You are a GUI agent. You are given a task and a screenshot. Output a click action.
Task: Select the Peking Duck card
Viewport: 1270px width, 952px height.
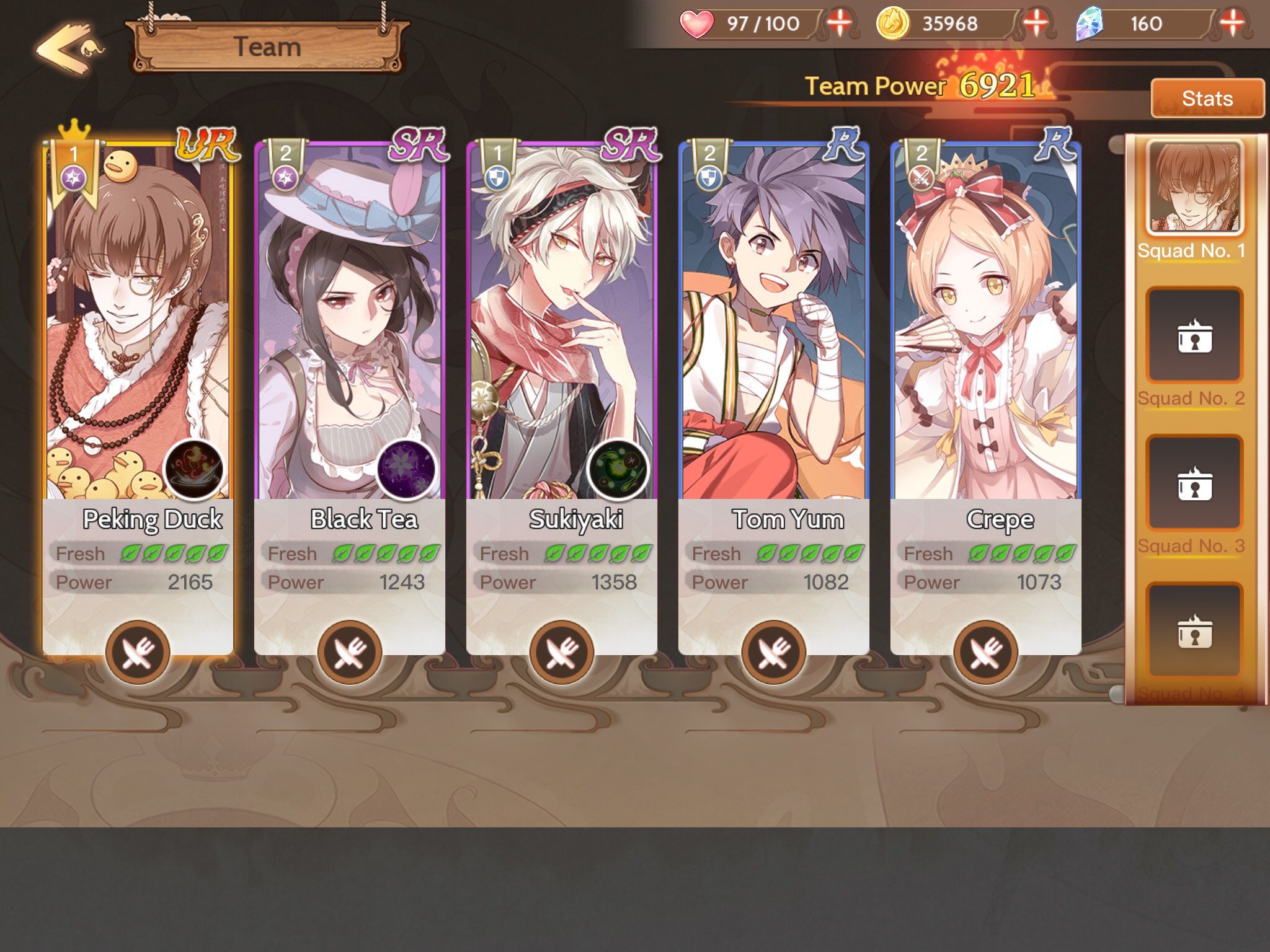(138, 322)
